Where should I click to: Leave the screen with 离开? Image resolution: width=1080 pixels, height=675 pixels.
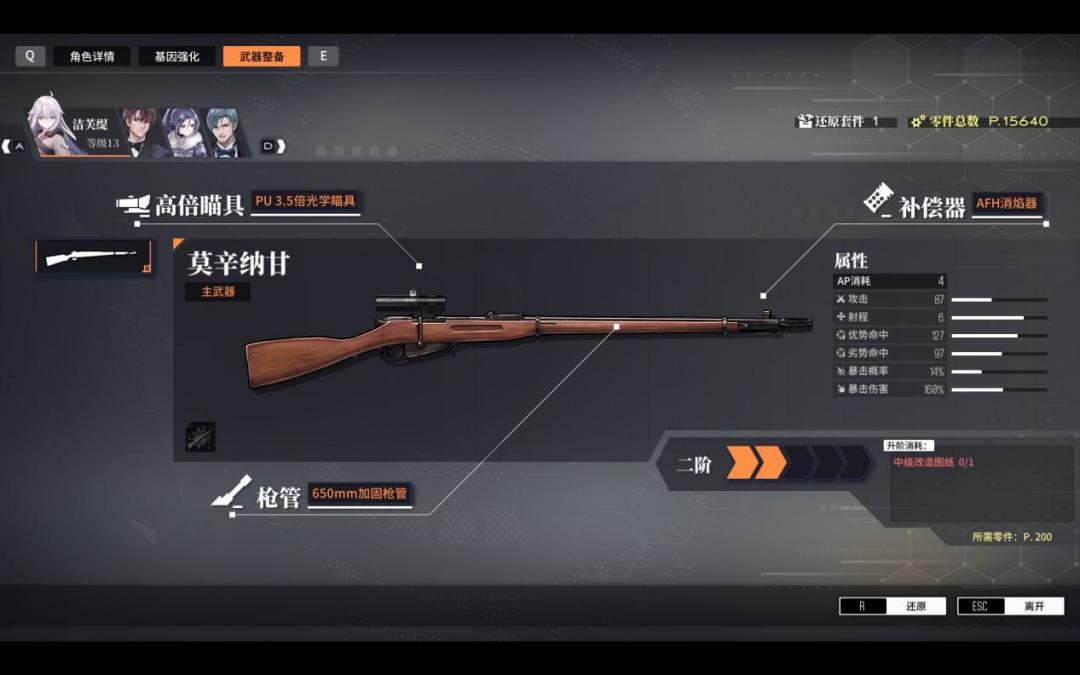[1010, 606]
